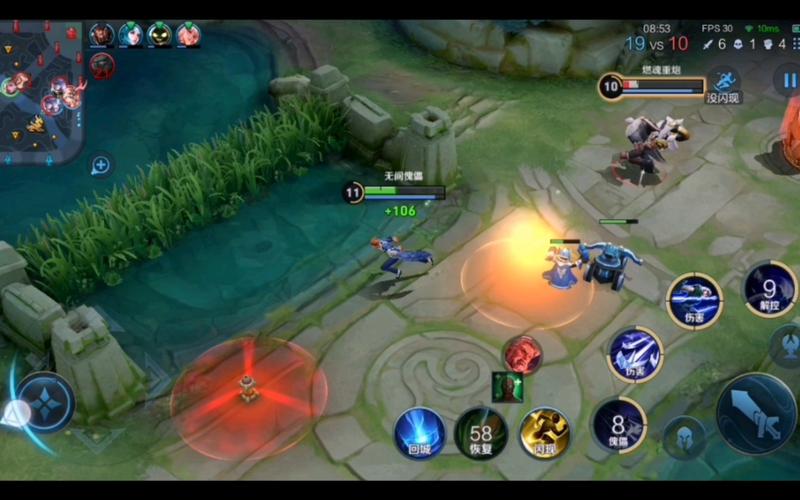
Task: Tap the red enemy hero portrait near skills
Action: 522,355
